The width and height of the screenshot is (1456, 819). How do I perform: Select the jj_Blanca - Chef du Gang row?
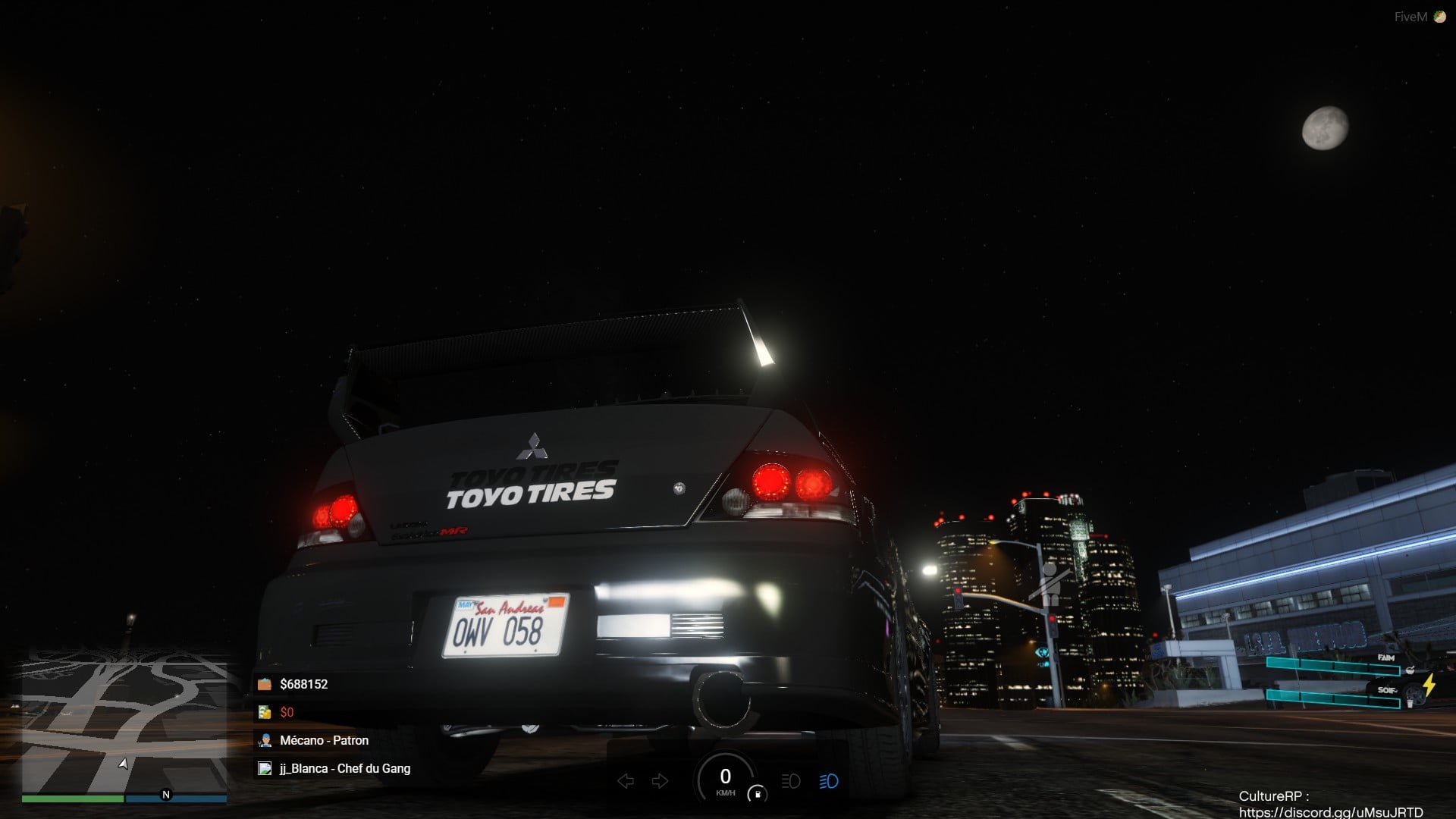(x=344, y=768)
